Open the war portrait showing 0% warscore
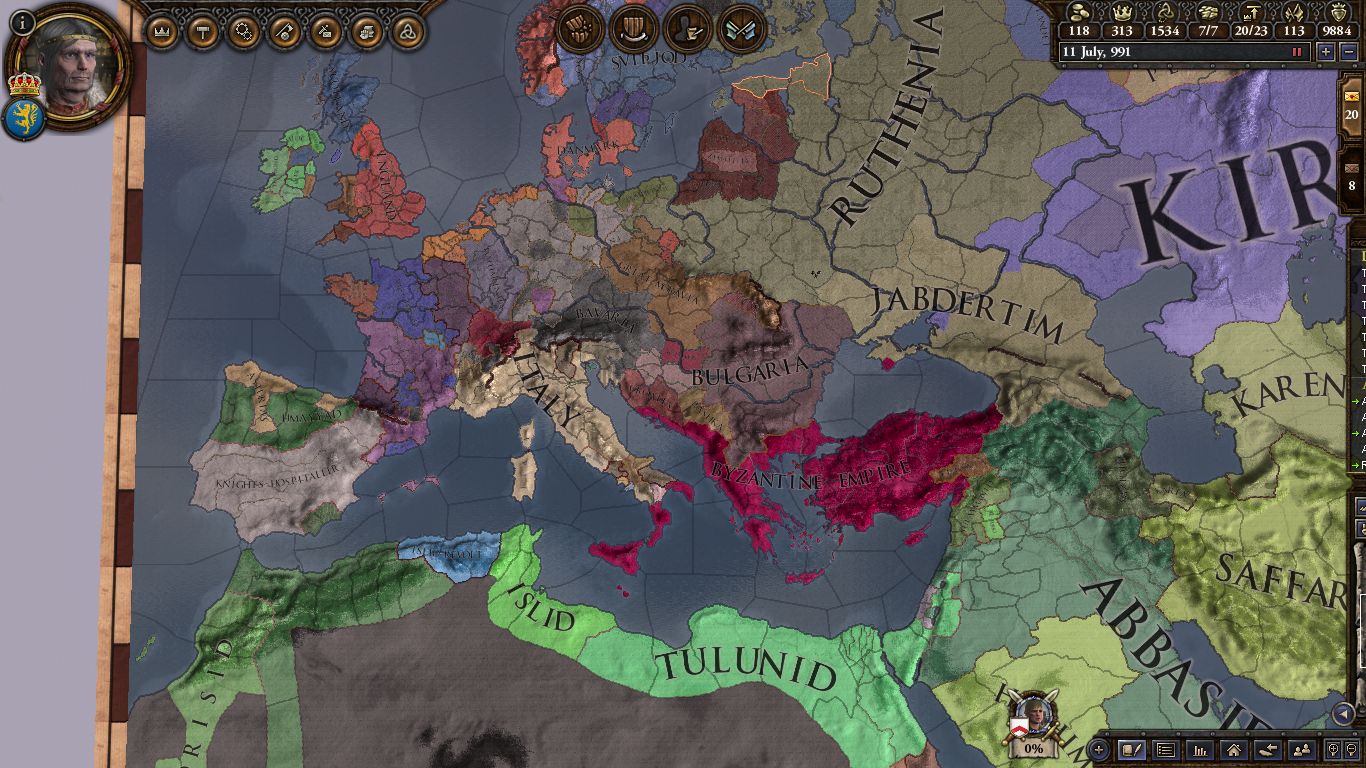 (x=1033, y=720)
